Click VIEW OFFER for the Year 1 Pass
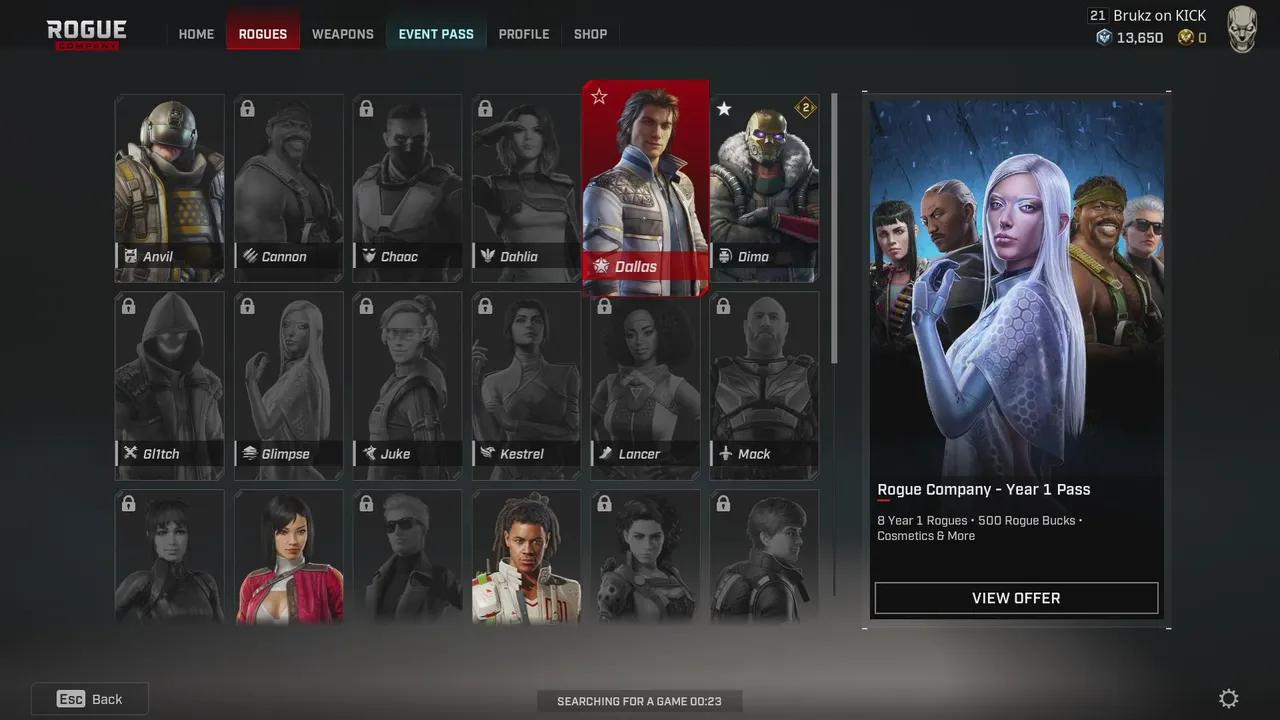 click(x=1016, y=598)
